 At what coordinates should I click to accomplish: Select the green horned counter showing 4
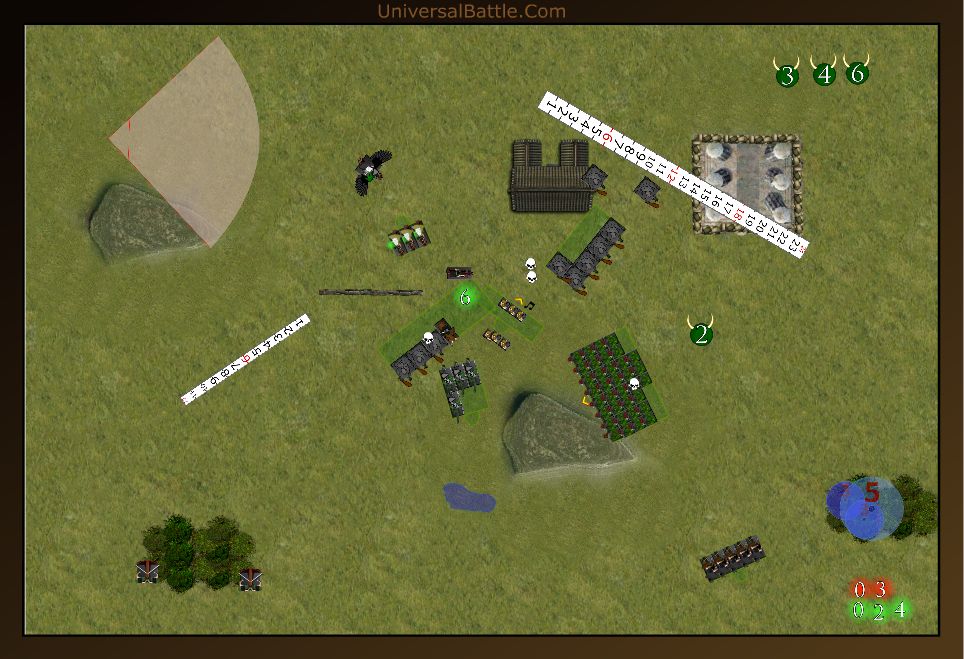(x=824, y=73)
